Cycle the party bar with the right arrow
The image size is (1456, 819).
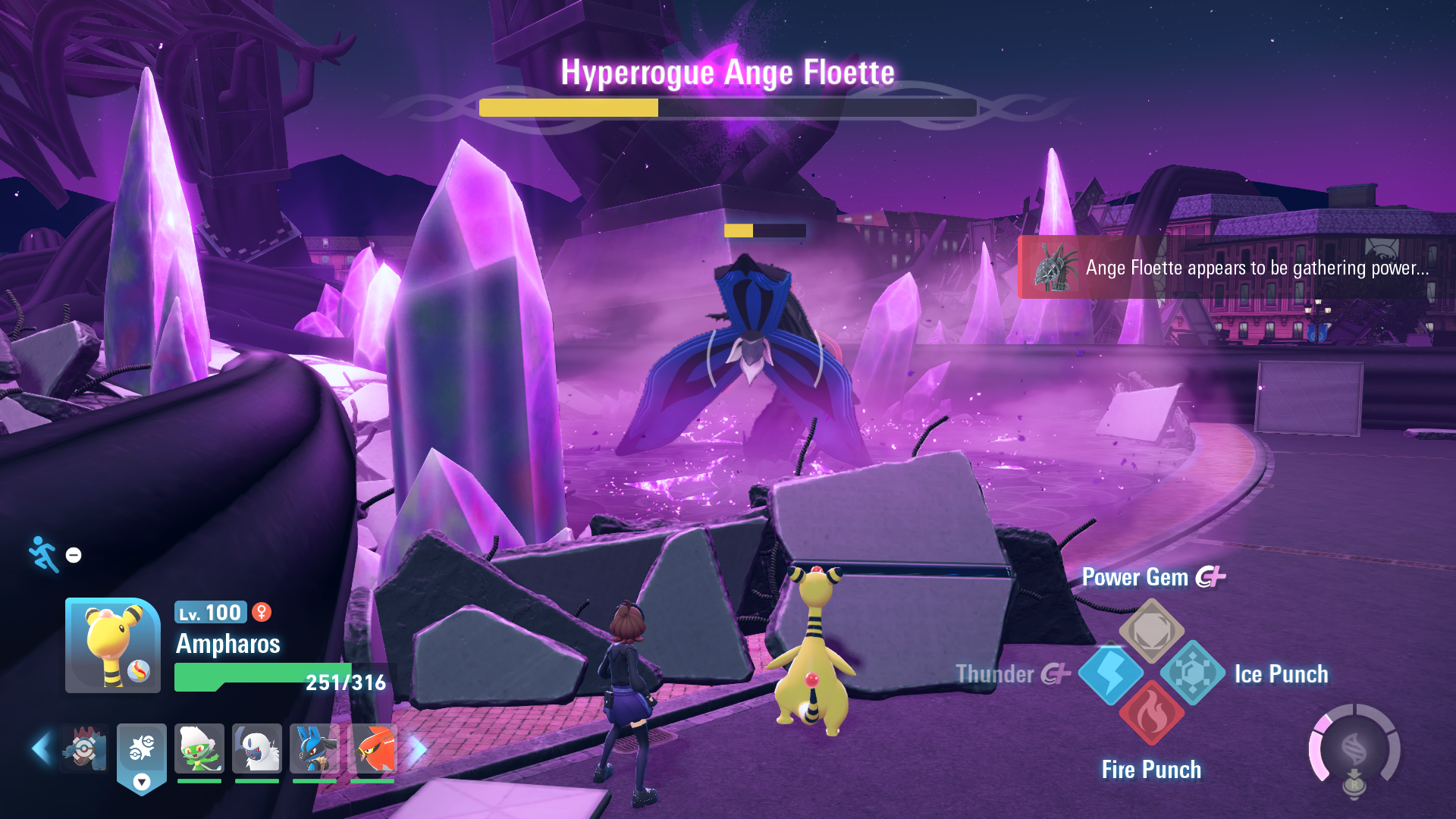[x=418, y=749]
